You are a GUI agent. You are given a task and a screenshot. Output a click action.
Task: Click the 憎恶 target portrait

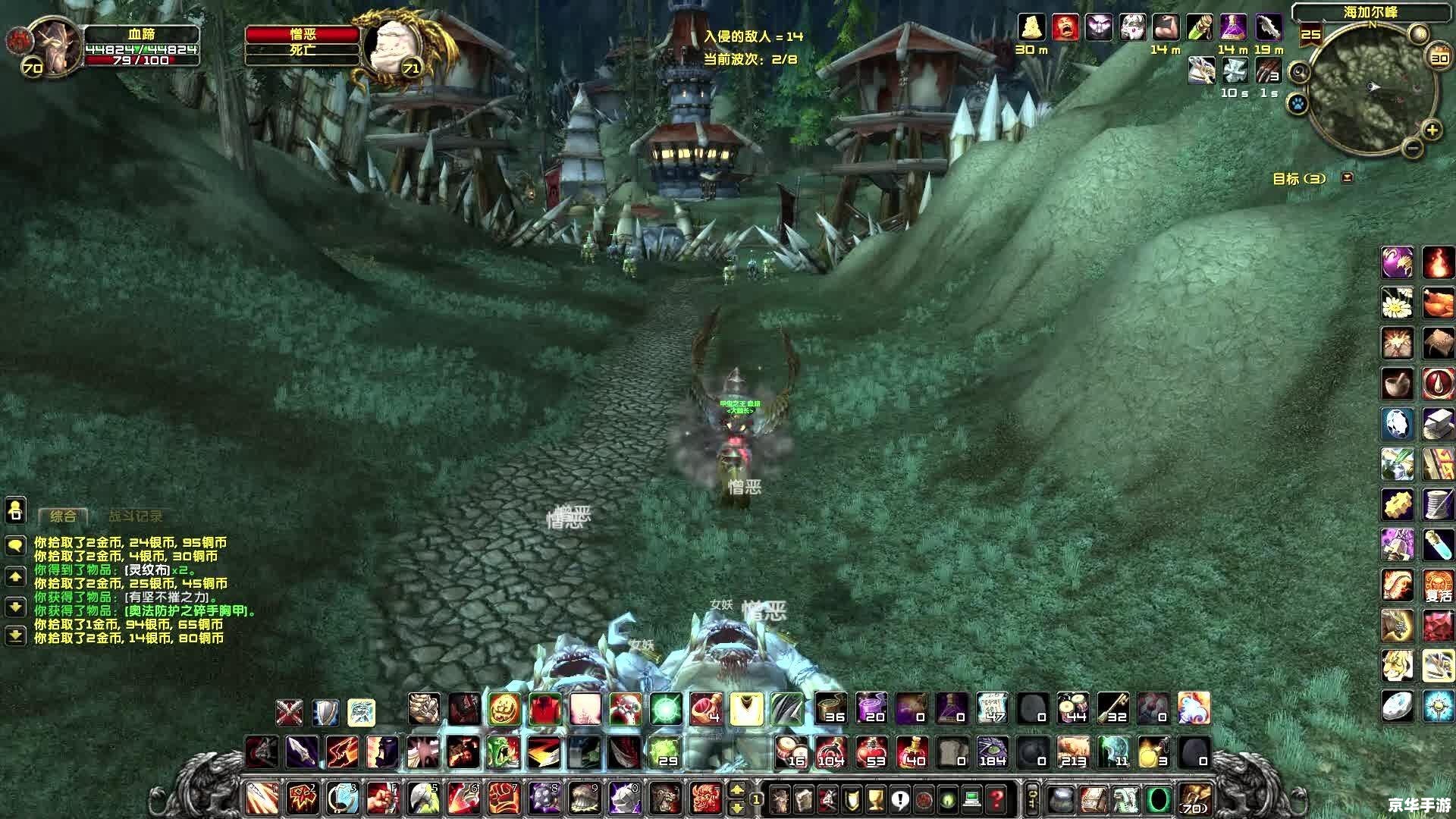[392, 45]
